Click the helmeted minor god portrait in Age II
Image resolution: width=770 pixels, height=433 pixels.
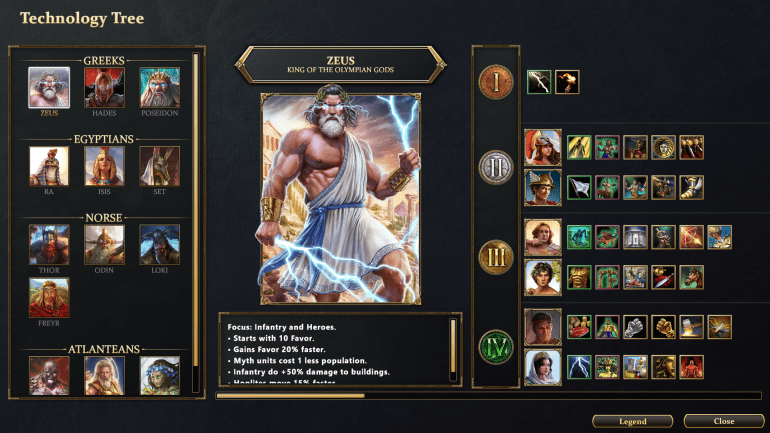543,148
